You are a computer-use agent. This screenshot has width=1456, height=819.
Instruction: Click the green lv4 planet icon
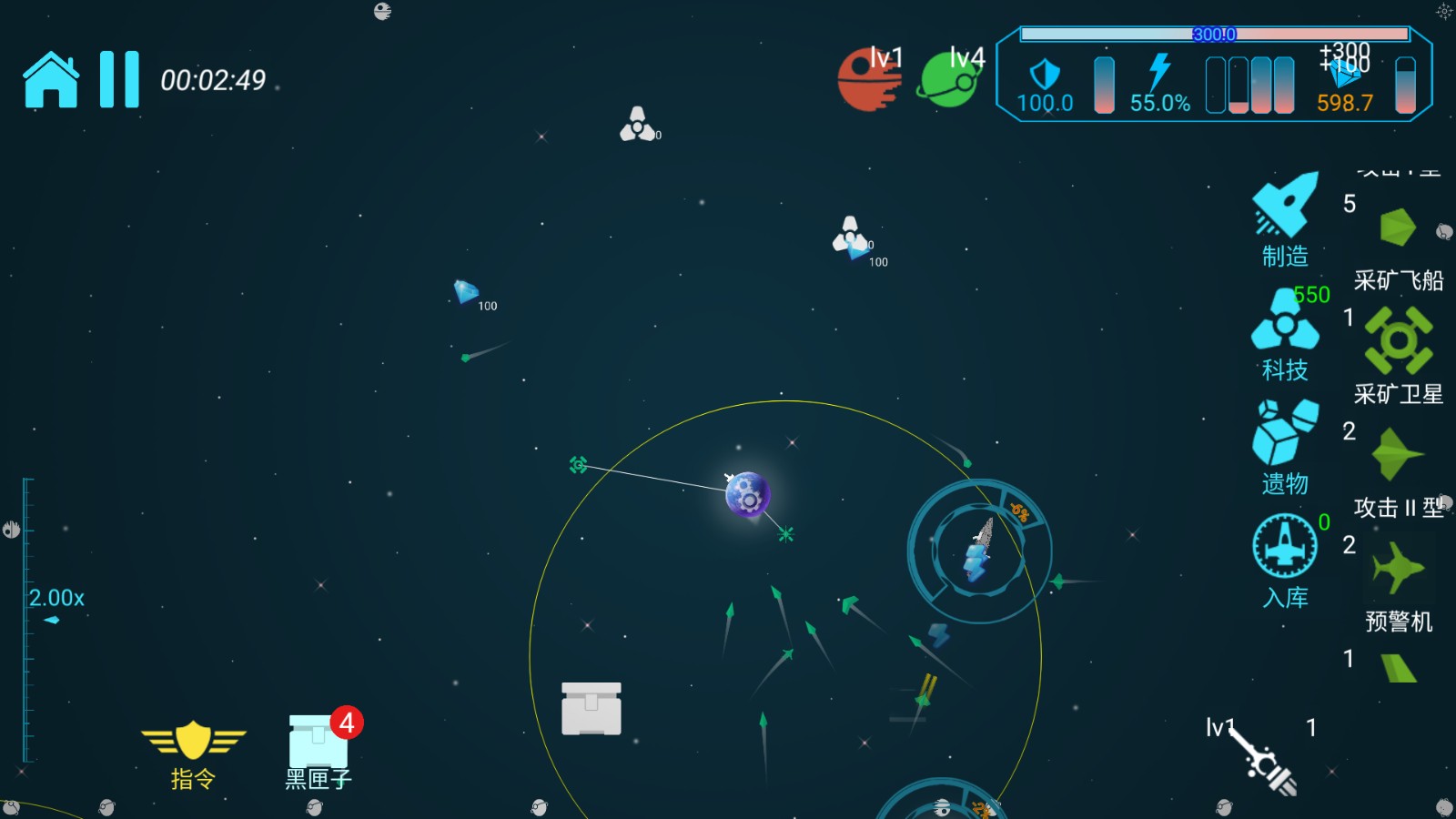pos(949,79)
